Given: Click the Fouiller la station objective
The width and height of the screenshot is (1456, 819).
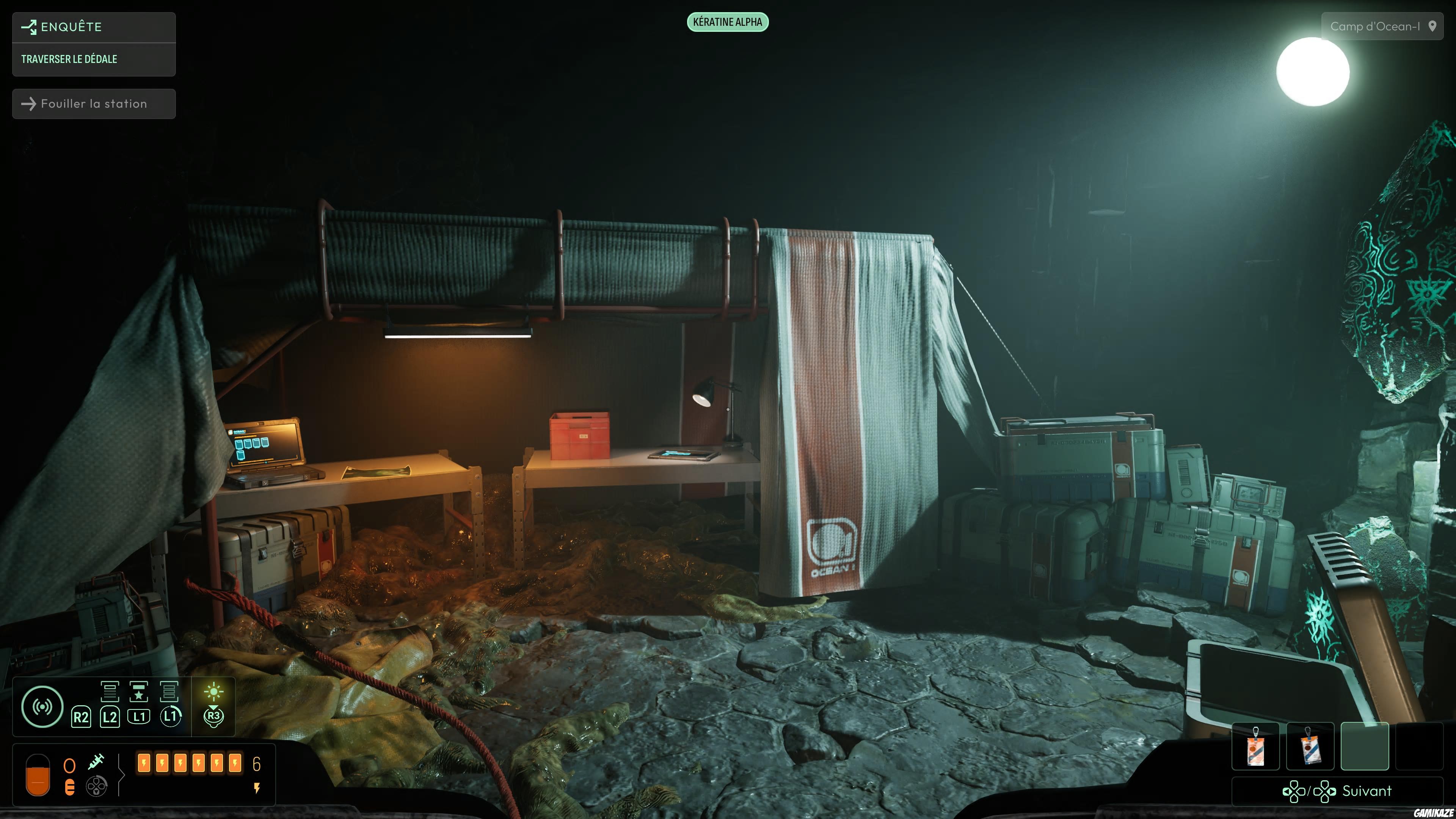Looking at the screenshot, I should click(x=93, y=104).
